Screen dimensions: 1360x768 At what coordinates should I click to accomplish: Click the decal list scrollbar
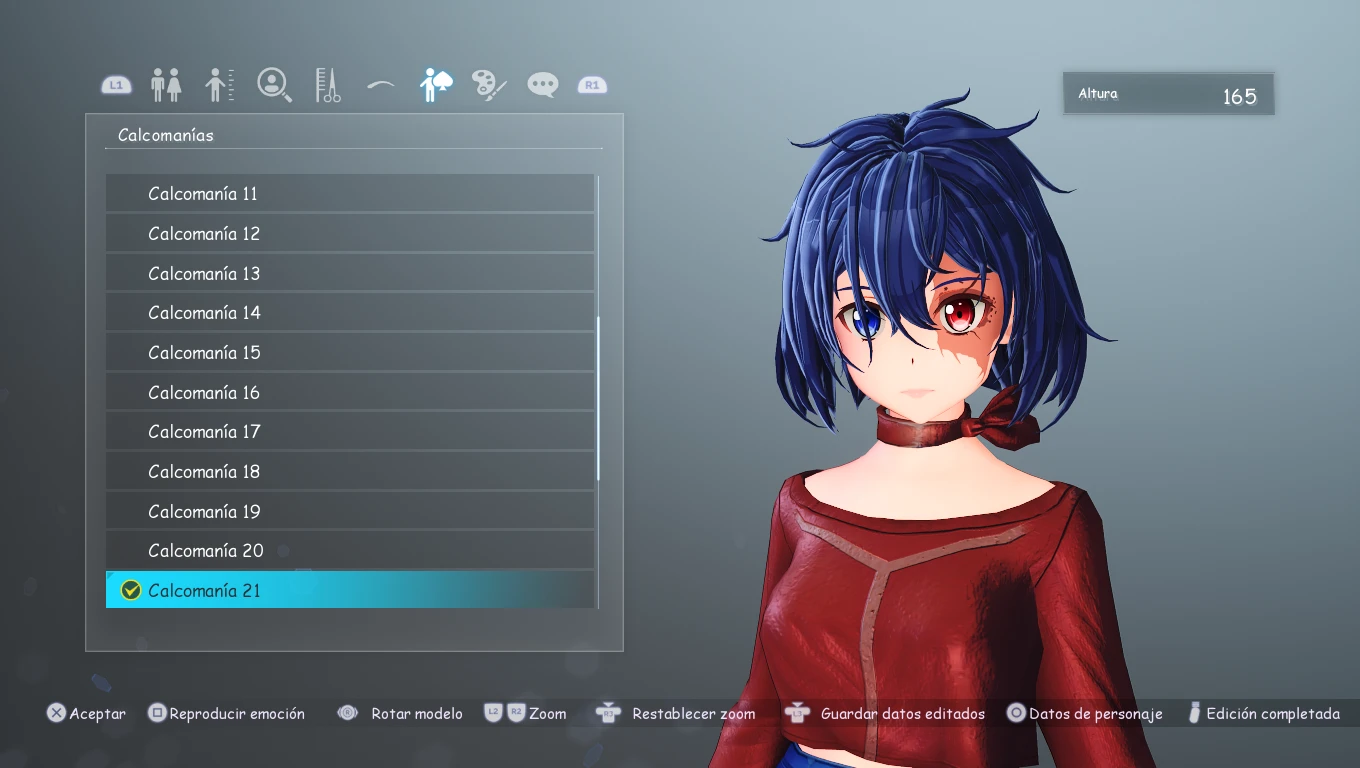(x=598, y=398)
